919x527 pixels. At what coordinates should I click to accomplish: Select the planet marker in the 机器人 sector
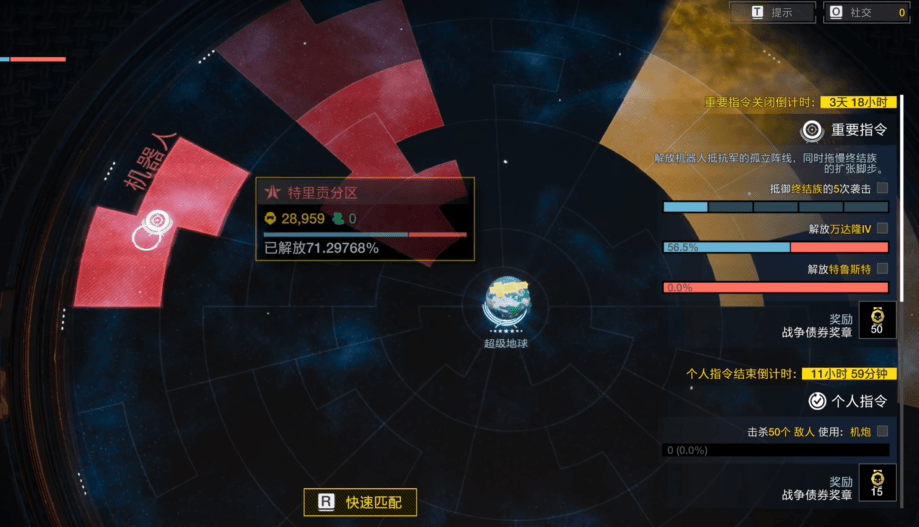153,225
